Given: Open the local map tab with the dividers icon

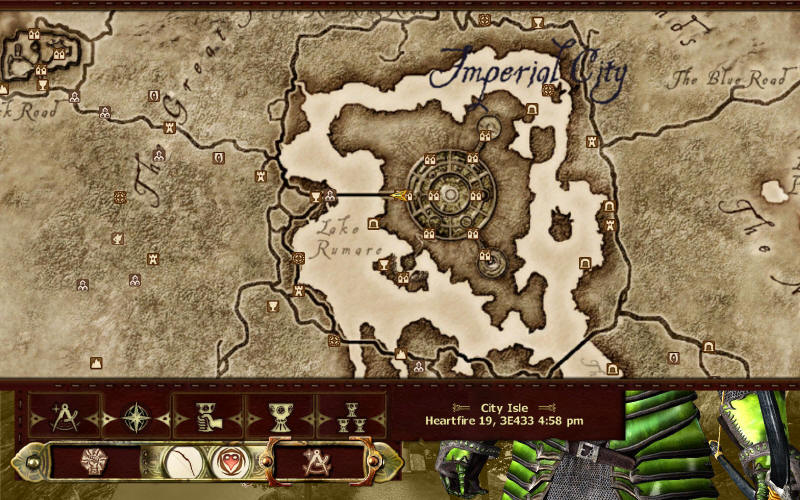Looking at the screenshot, I should point(65,415).
